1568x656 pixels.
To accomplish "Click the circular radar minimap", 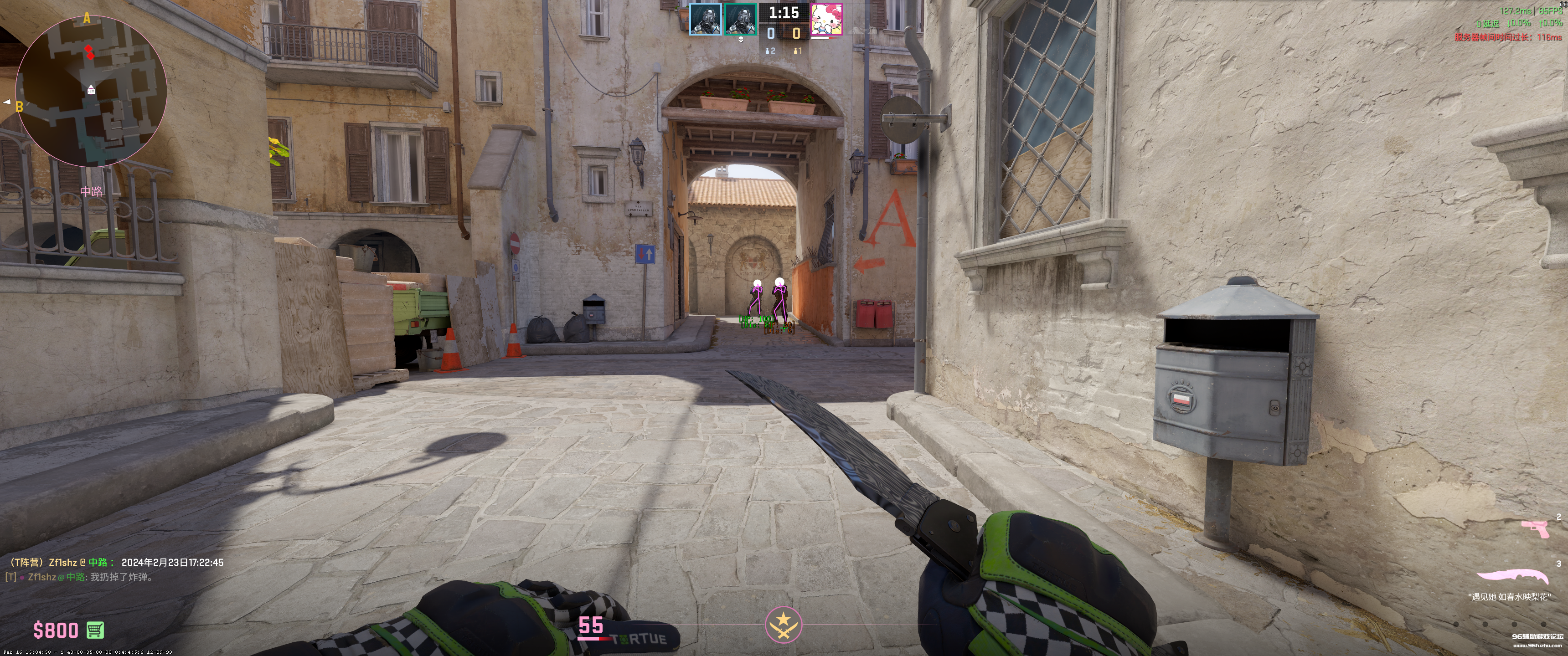I will [91, 91].
